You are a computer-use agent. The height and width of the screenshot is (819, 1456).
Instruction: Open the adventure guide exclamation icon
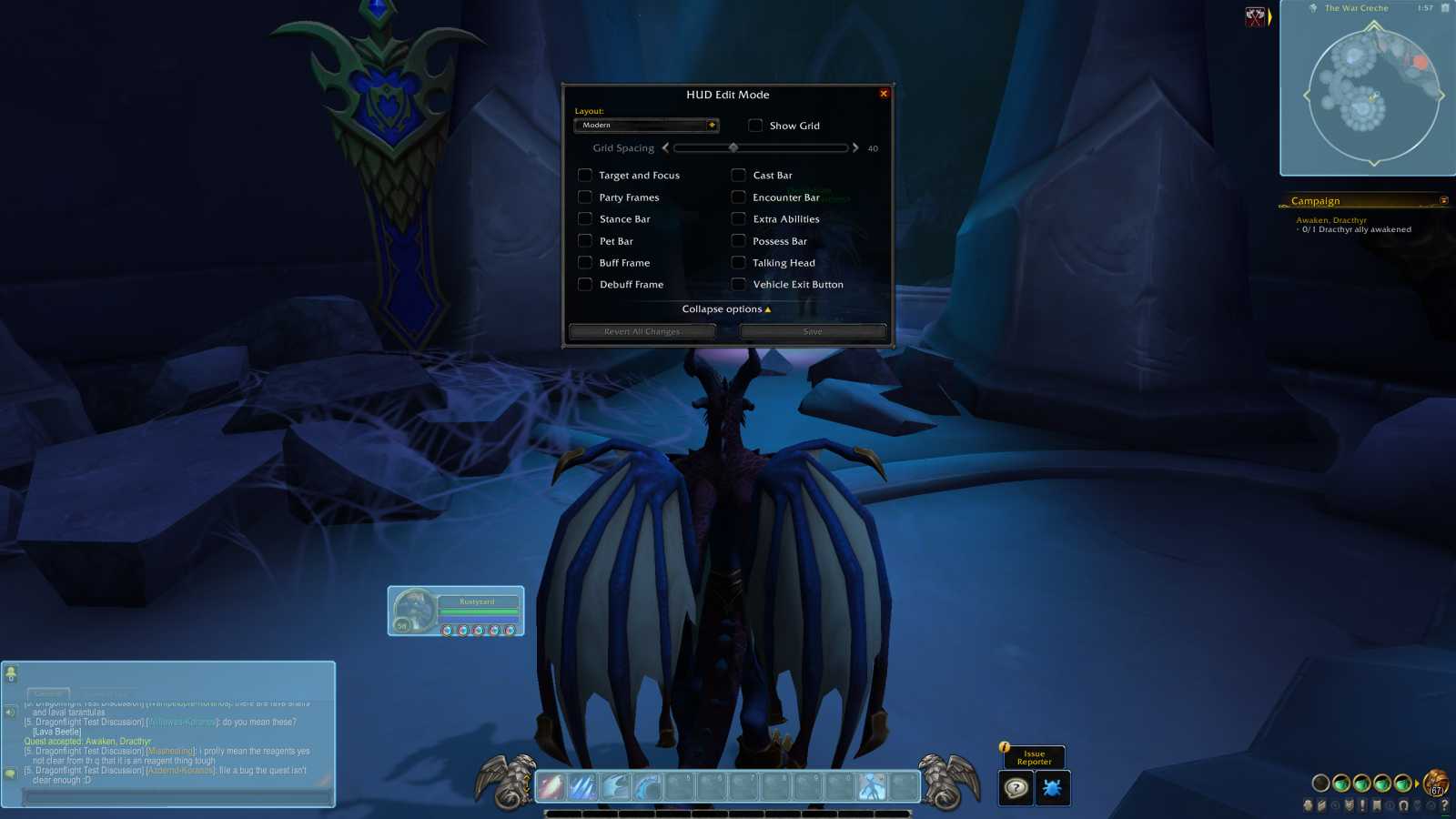(x=1362, y=805)
